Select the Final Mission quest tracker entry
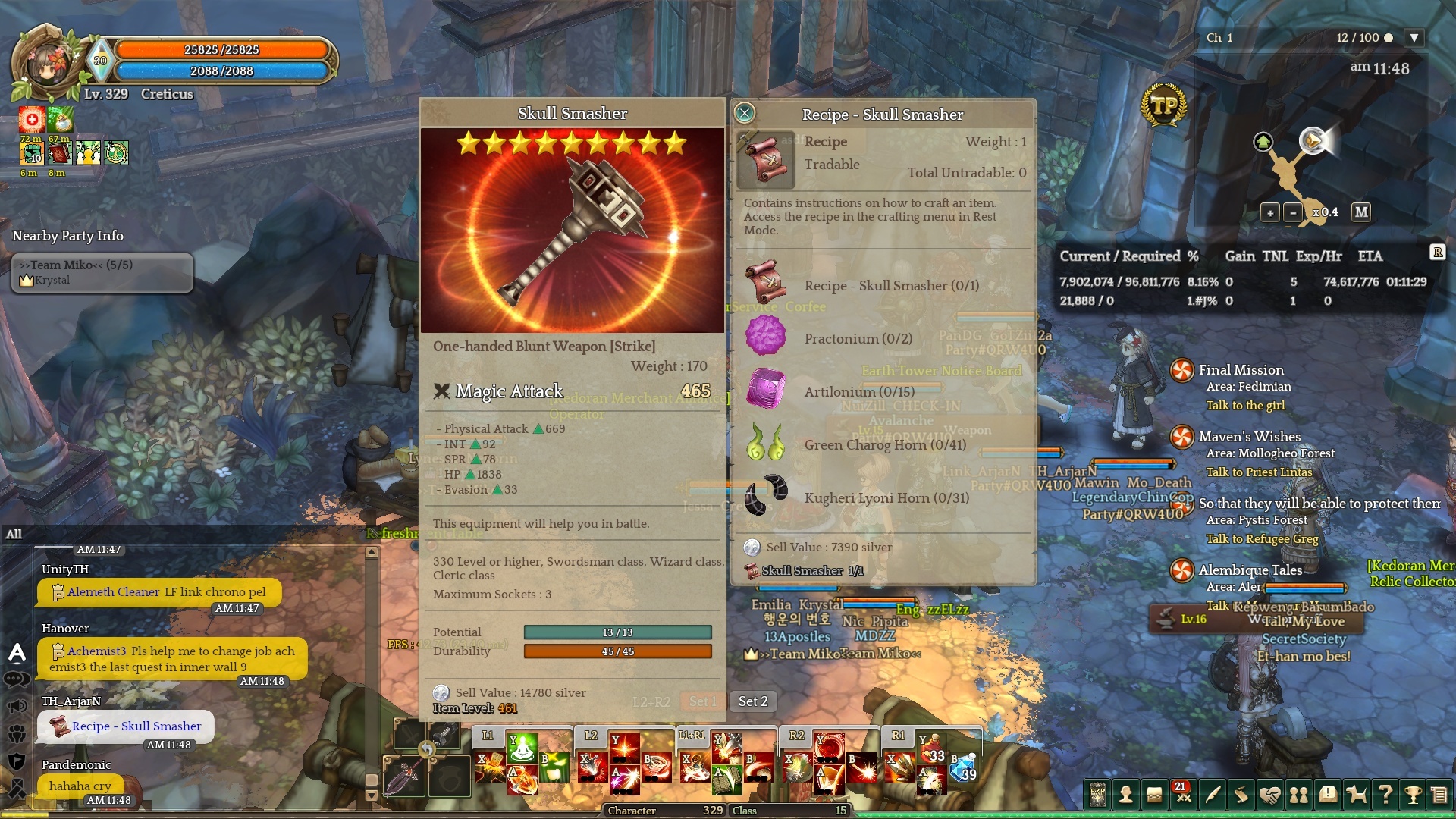Viewport: 1456px width, 819px height. click(x=1241, y=370)
